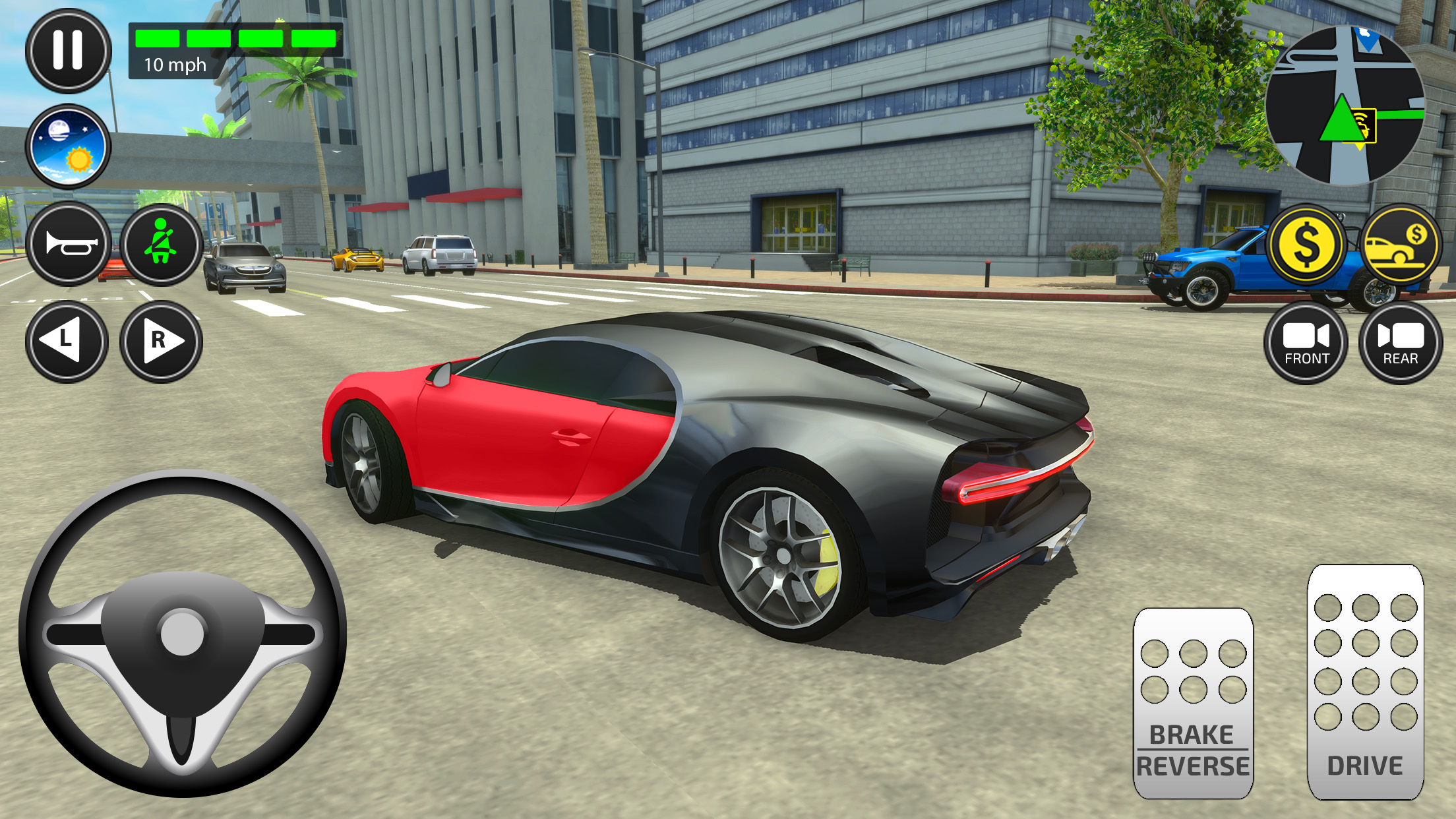This screenshot has width=1456, height=819.
Task: Signal a left turn with the L indicator
Action: (69, 342)
